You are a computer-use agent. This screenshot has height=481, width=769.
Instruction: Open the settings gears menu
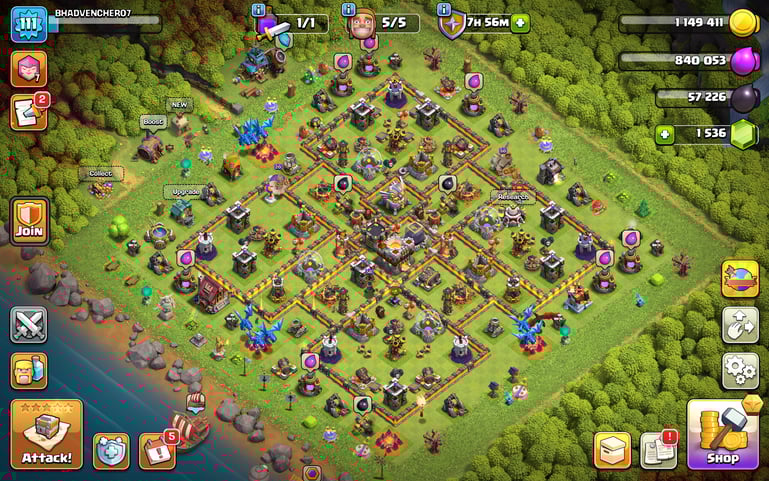740,370
